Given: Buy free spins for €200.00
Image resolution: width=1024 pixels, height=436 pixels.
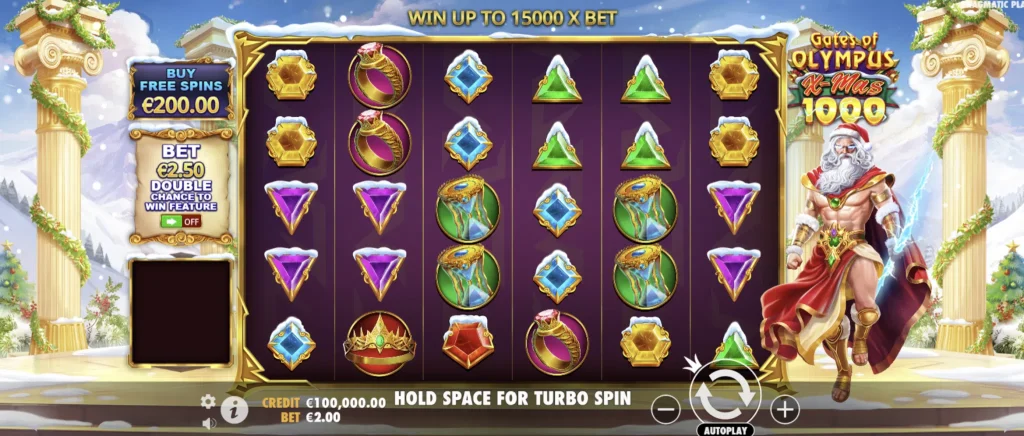Looking at the screenshot, I should [x=180, y=92].
